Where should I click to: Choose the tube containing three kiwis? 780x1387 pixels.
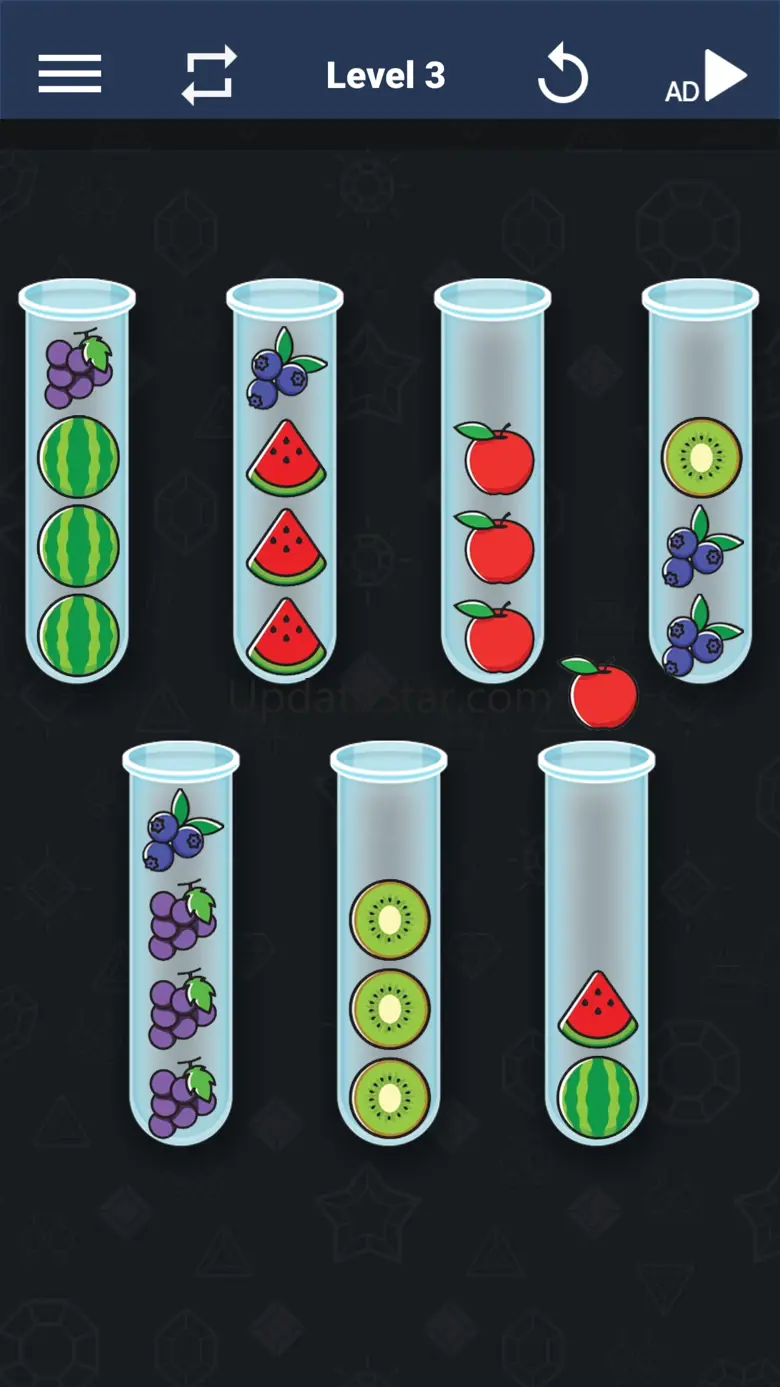[x=389, y=944]
